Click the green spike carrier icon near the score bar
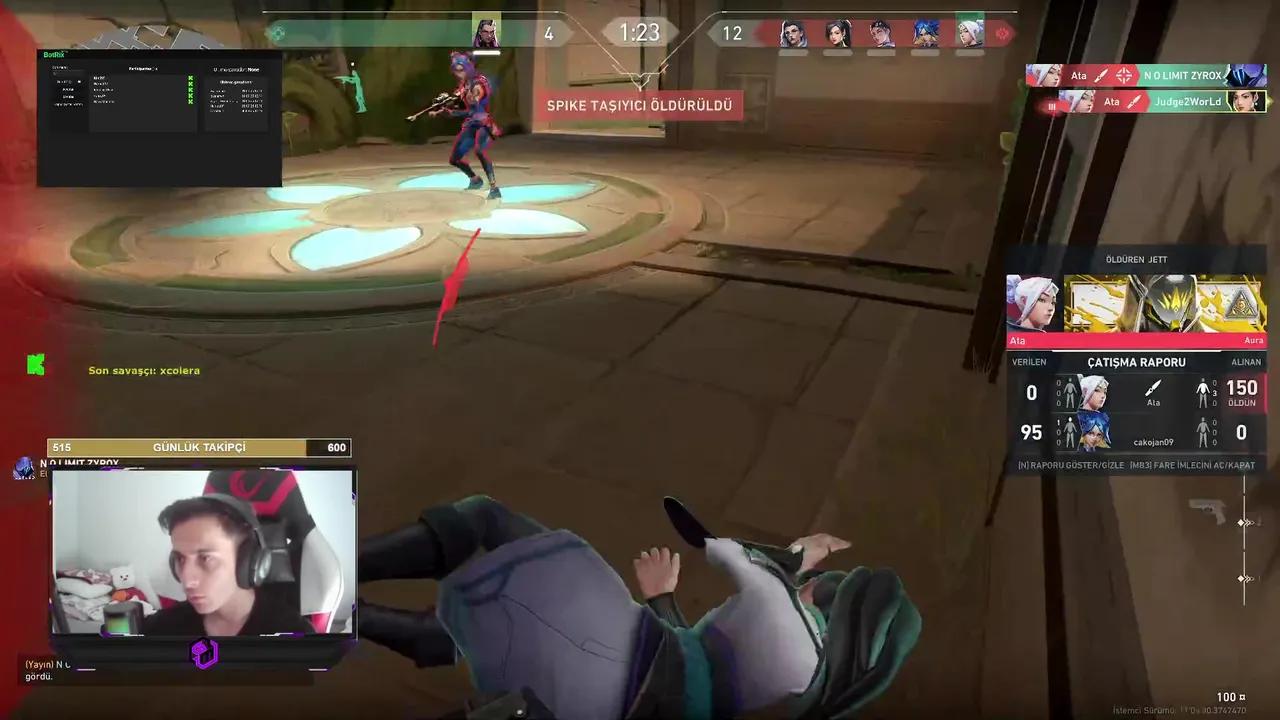 point(279,33)
